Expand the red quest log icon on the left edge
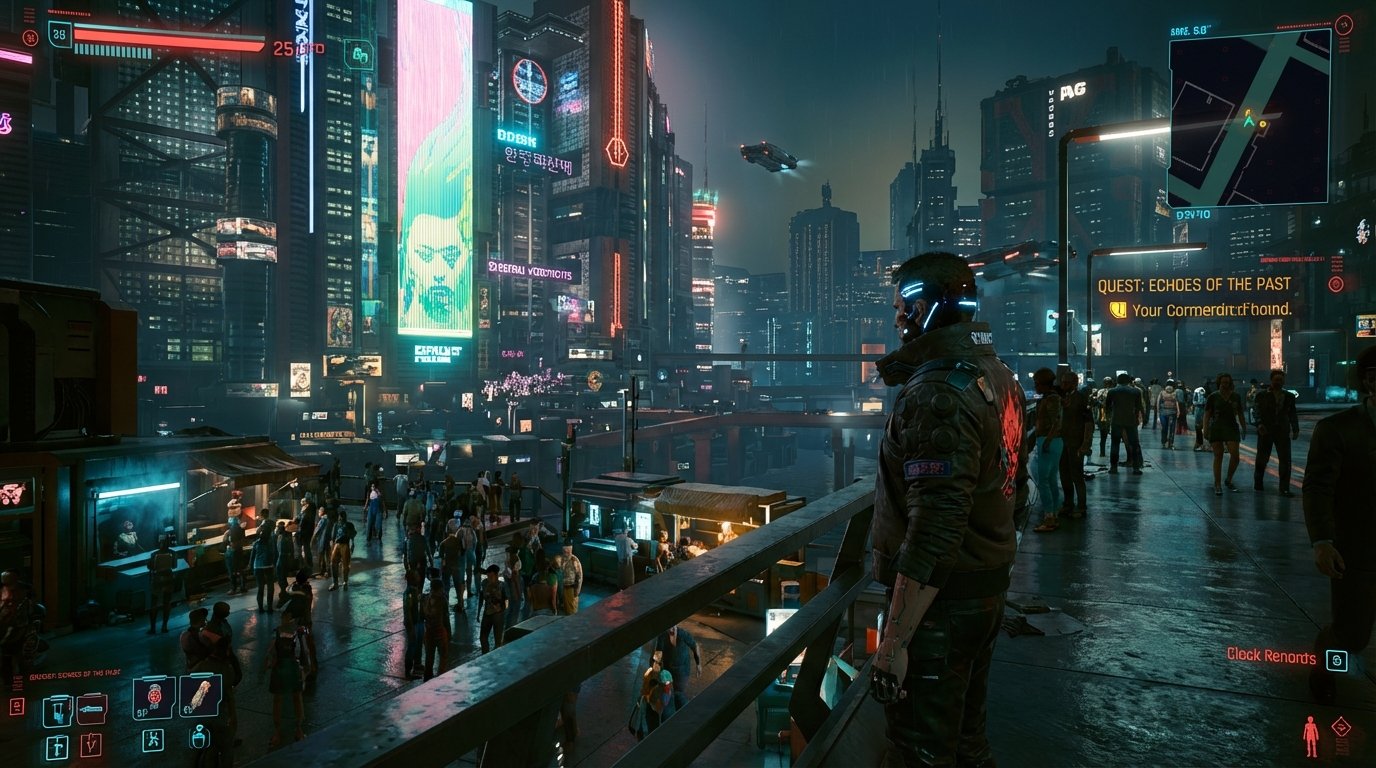This screenshot has height=768, width=1376. click(17, 704)
